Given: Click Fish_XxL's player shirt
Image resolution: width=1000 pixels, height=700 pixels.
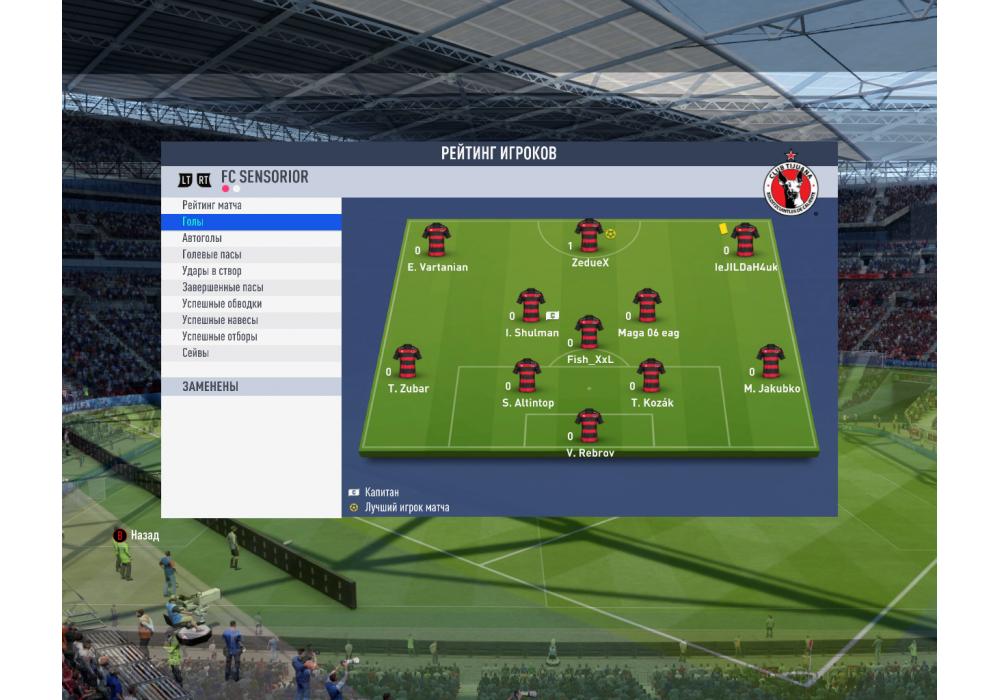Looking at the screenshot, I should click(x=589, y=332).
